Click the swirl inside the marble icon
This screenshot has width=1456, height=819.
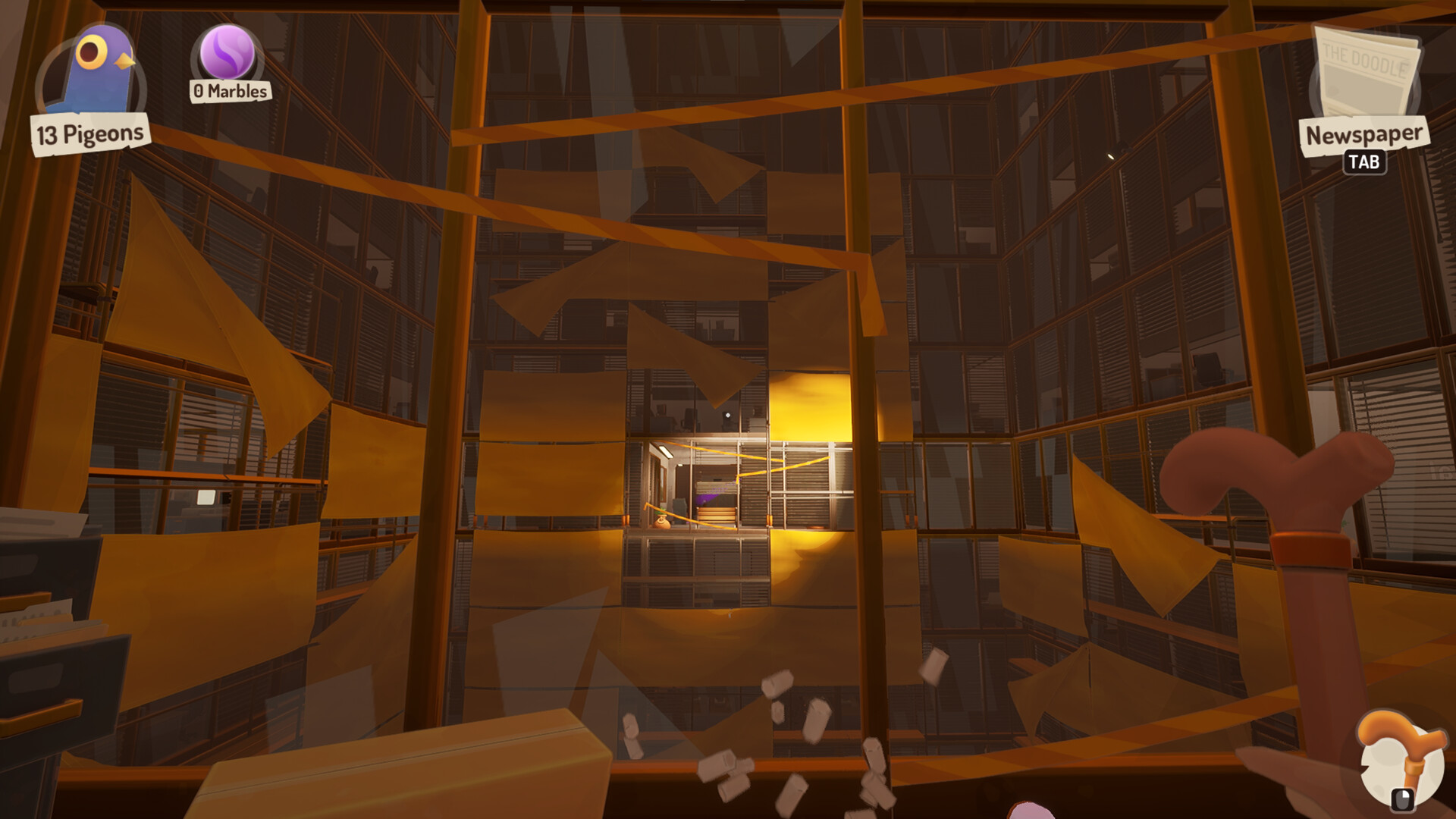tap(226, 55)
